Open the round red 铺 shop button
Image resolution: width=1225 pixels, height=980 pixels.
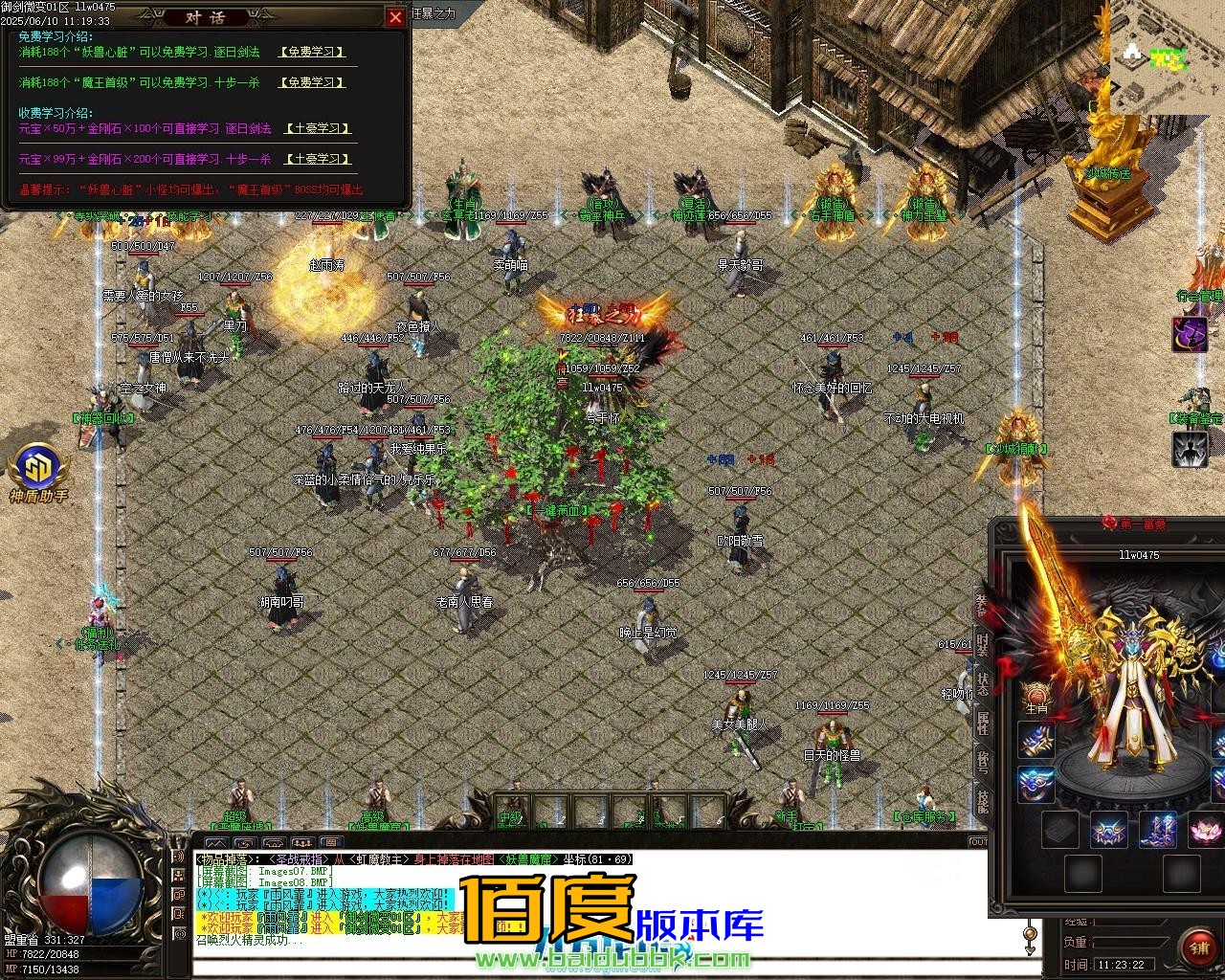[1197, 948]
